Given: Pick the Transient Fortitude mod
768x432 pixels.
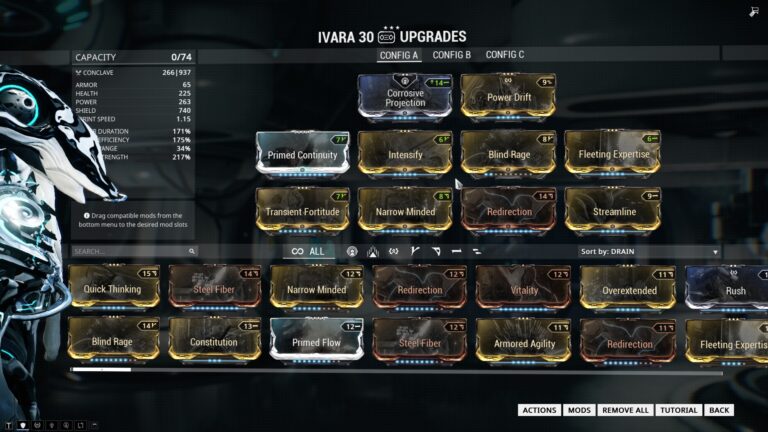Looking at the screenshot, I should pos(302,211).
